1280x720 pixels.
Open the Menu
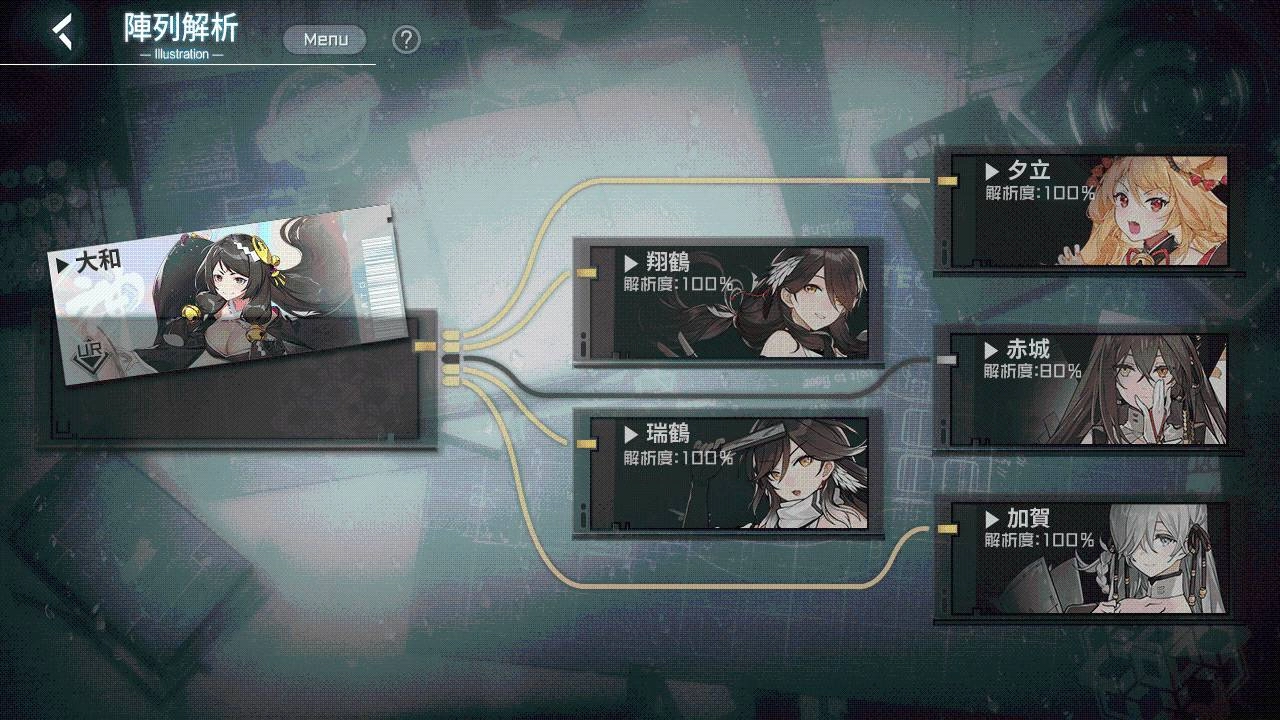(x=324, y=39)
